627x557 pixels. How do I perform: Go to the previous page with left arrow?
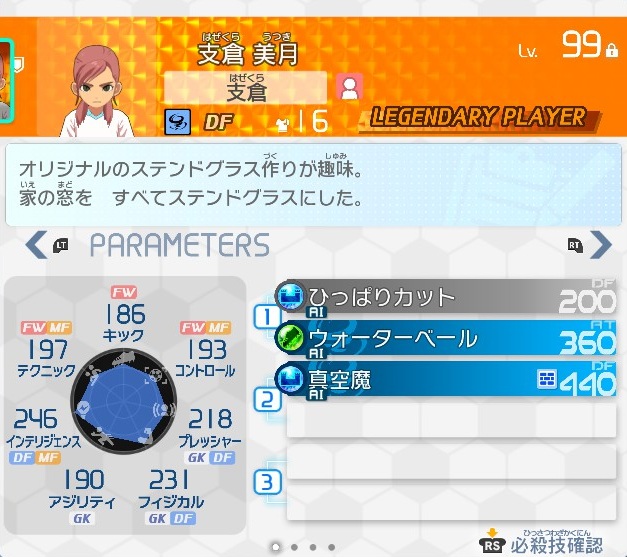point(36,245)
